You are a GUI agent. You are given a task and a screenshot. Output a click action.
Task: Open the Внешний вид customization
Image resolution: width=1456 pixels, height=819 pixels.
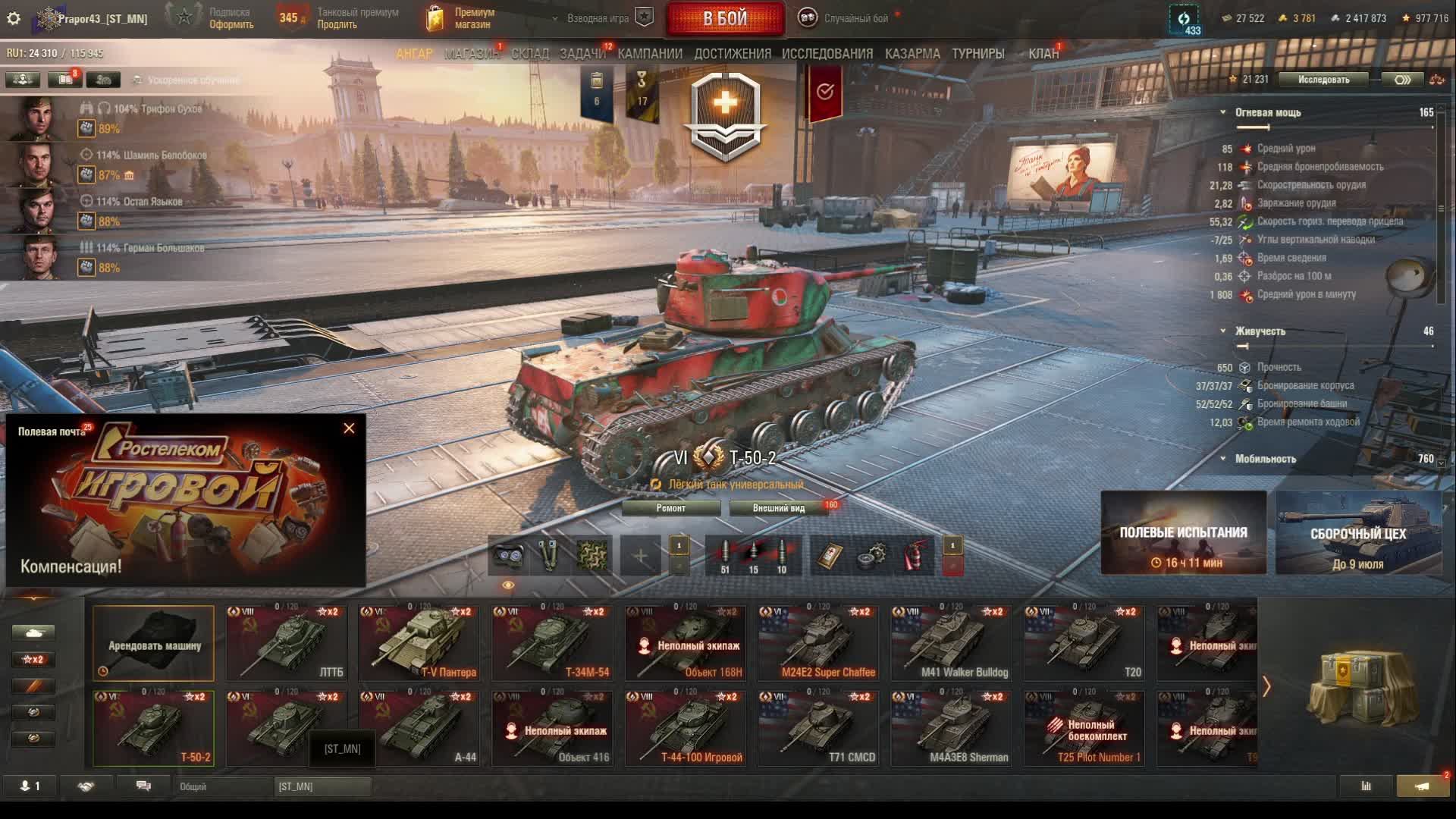pos(778,508)
